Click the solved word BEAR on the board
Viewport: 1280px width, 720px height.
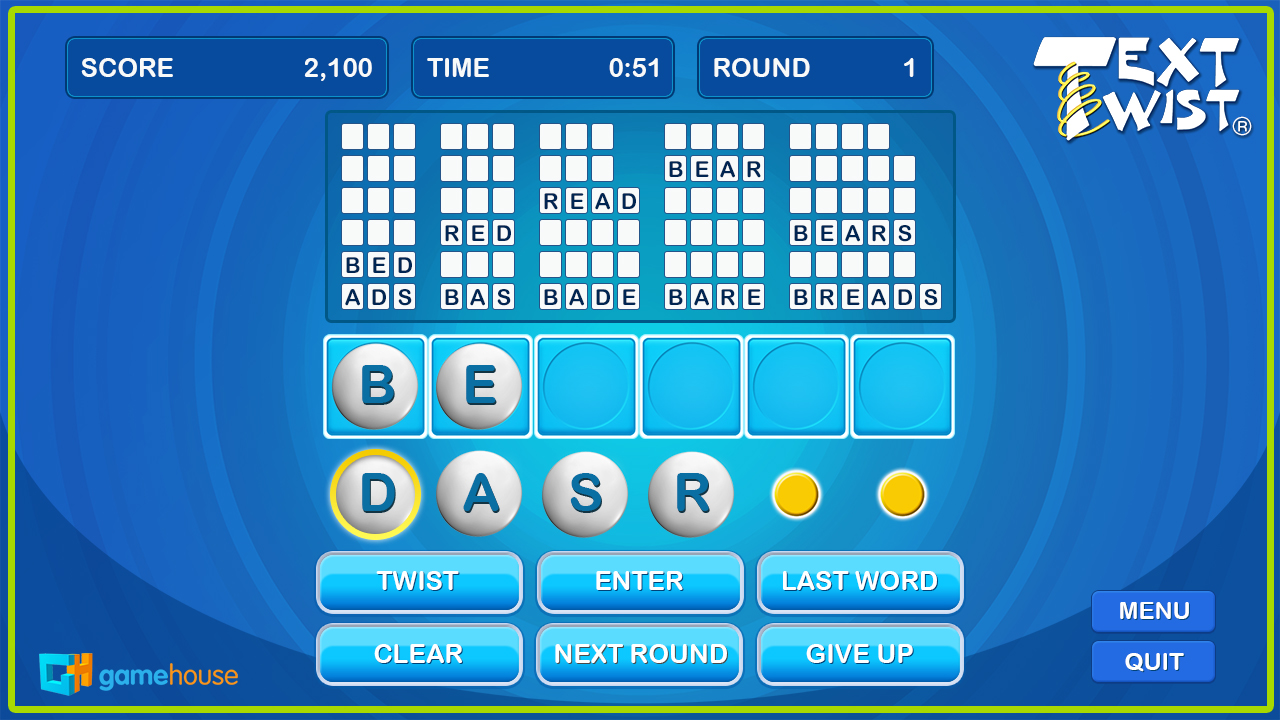pos(714,168)
